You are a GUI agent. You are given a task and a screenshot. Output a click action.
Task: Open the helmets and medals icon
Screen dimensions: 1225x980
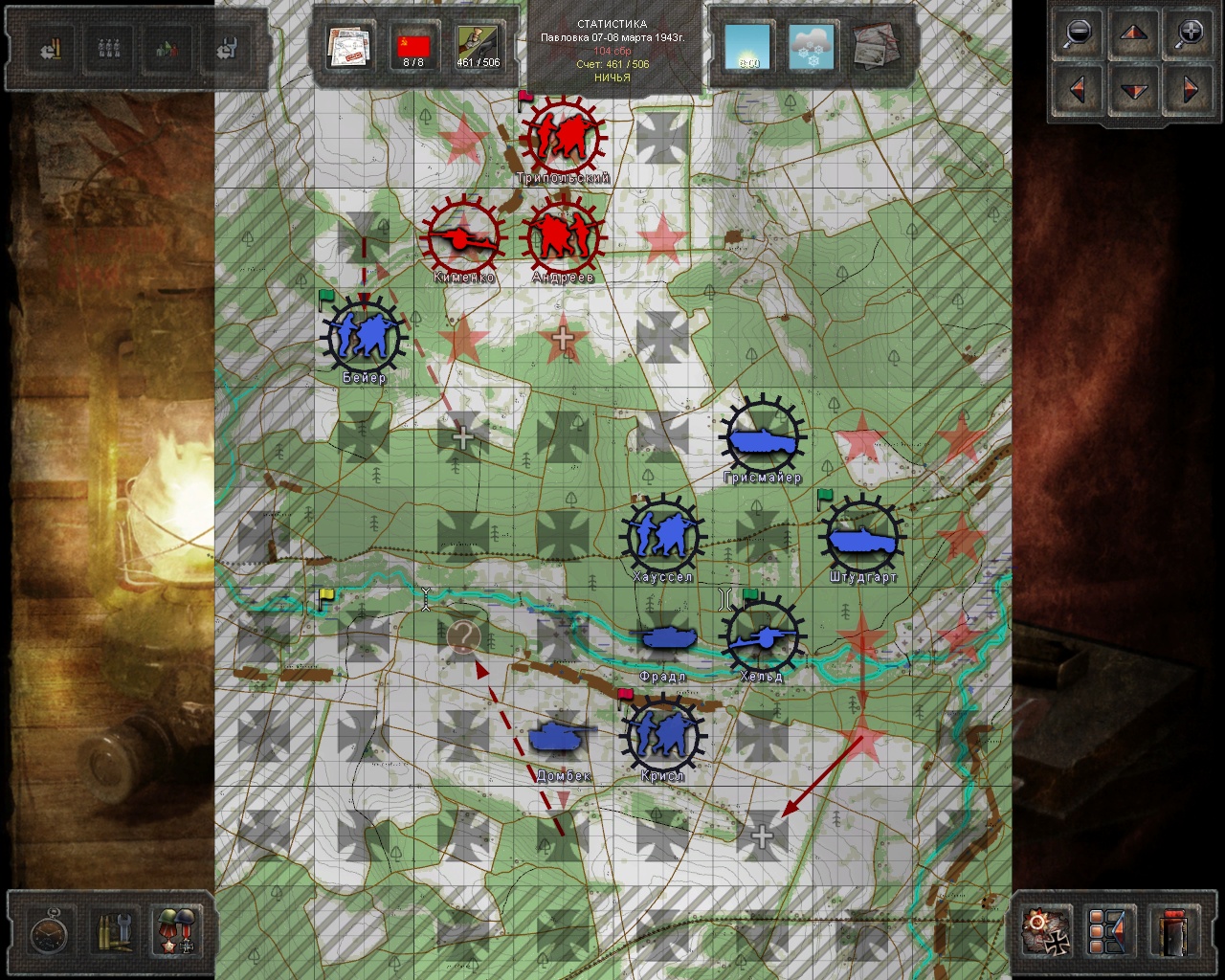[175, 932]
